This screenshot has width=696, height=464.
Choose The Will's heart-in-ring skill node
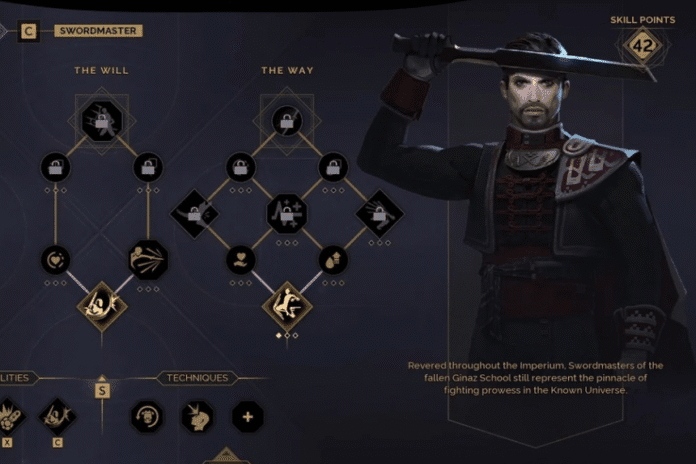coord(55,260)
